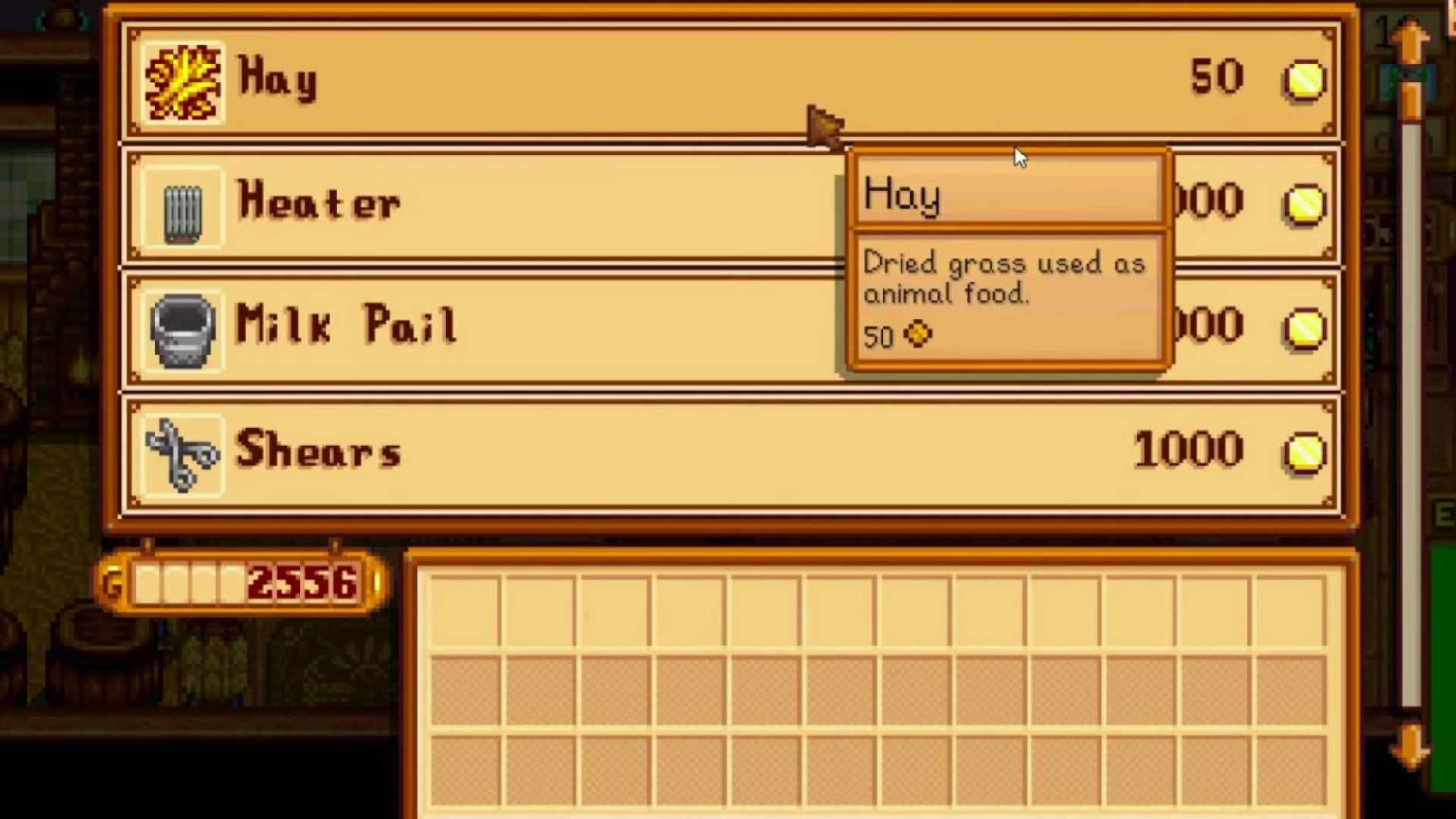Select the Milk Pail bucket icon
Image resolution: width=1456 pixels, height=819 pixels.
tap(183, 327)
